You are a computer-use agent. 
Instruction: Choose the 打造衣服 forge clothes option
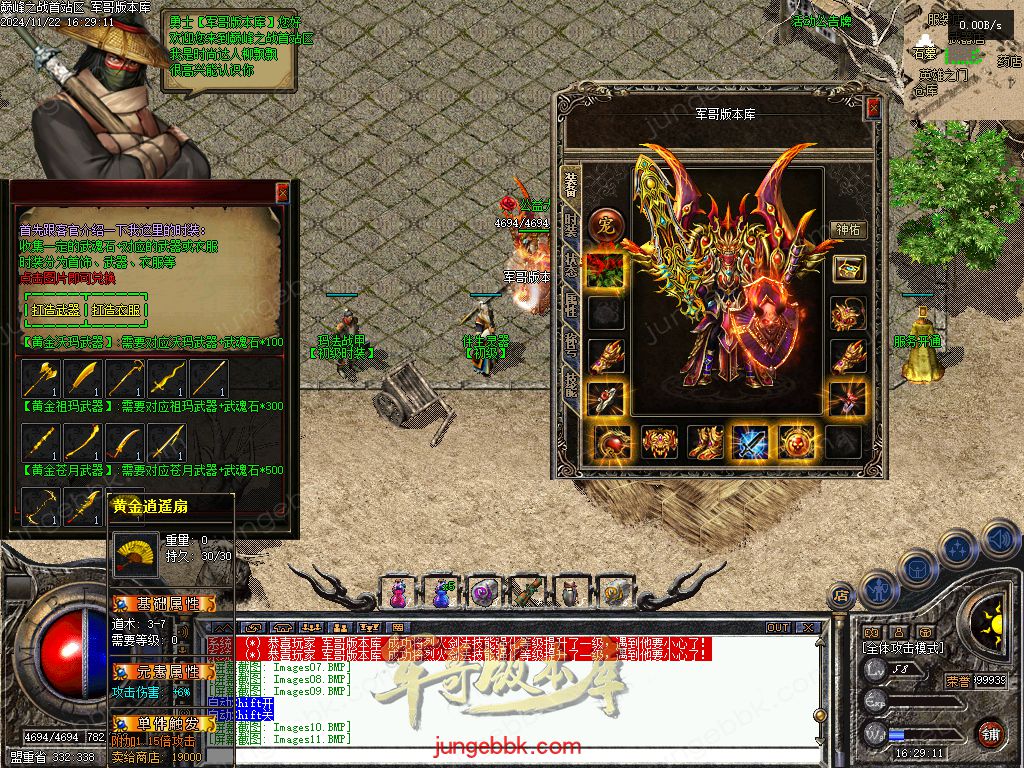[x=118, y=310]
